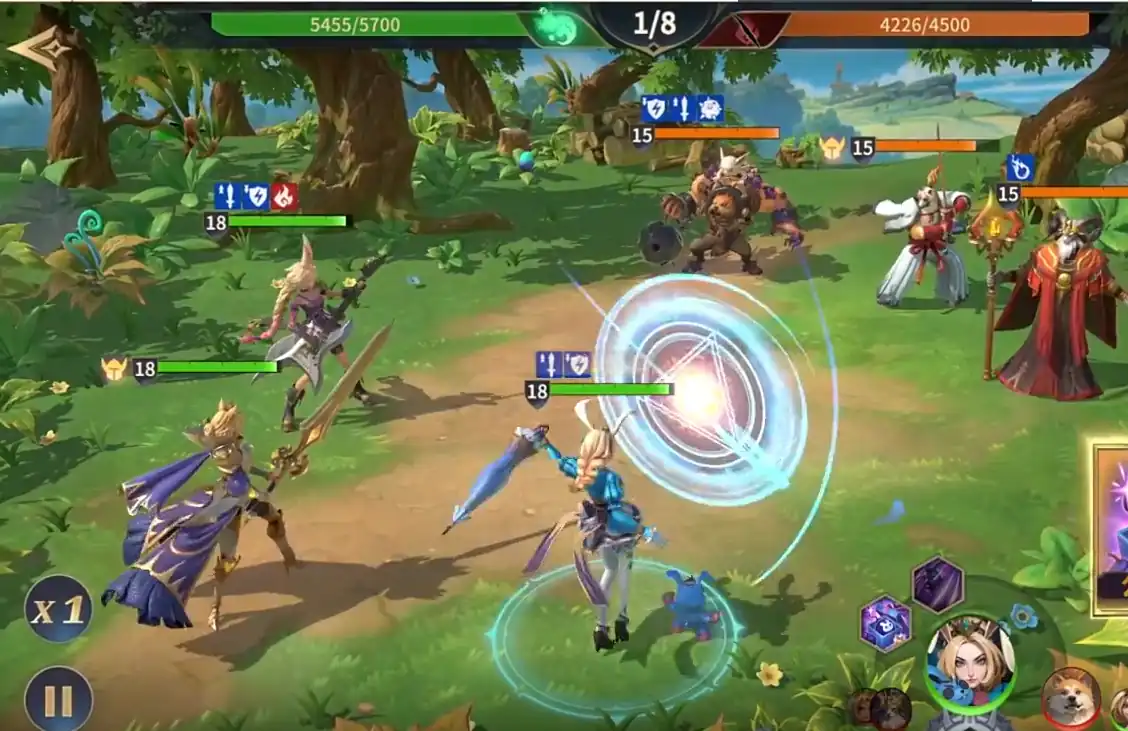1128x731 pixels.
Task: Pause the battle
Action: tap(58, 698)
